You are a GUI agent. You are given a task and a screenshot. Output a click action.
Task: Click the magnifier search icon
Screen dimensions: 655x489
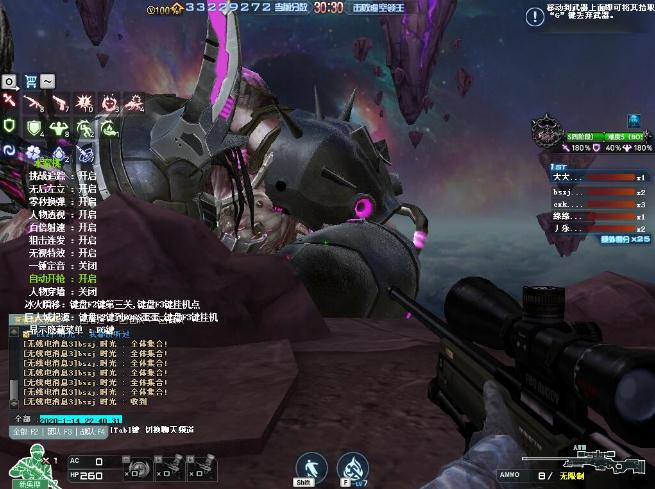tap(9, 81)
